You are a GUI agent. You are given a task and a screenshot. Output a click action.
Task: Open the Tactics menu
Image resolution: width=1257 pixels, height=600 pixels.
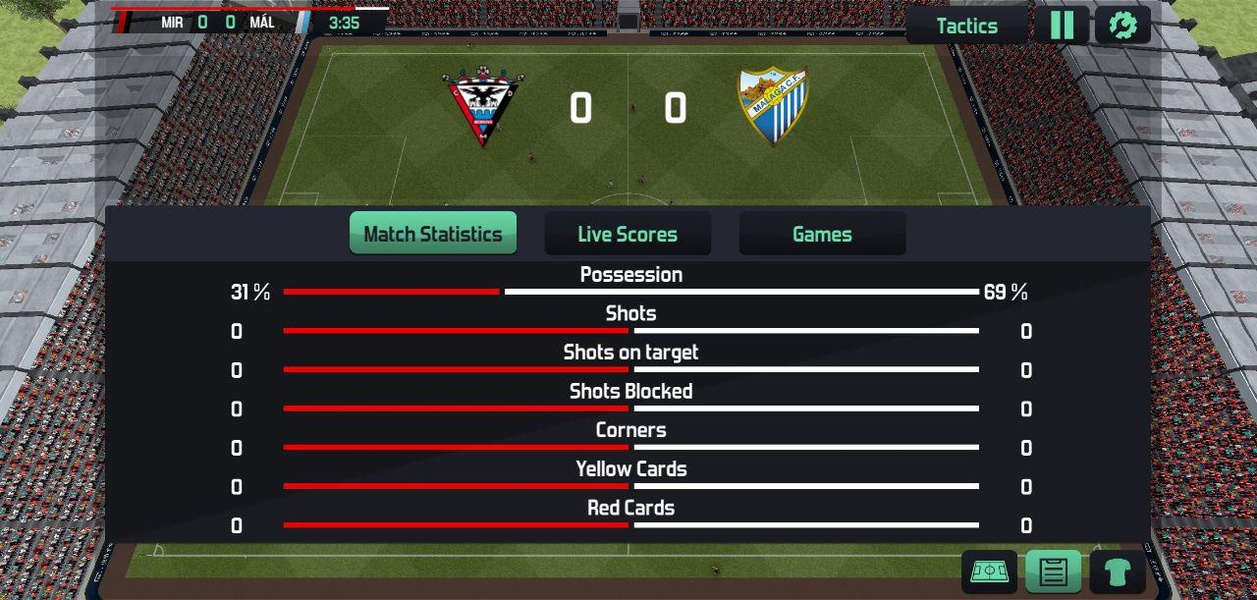(x=966, y=26)
